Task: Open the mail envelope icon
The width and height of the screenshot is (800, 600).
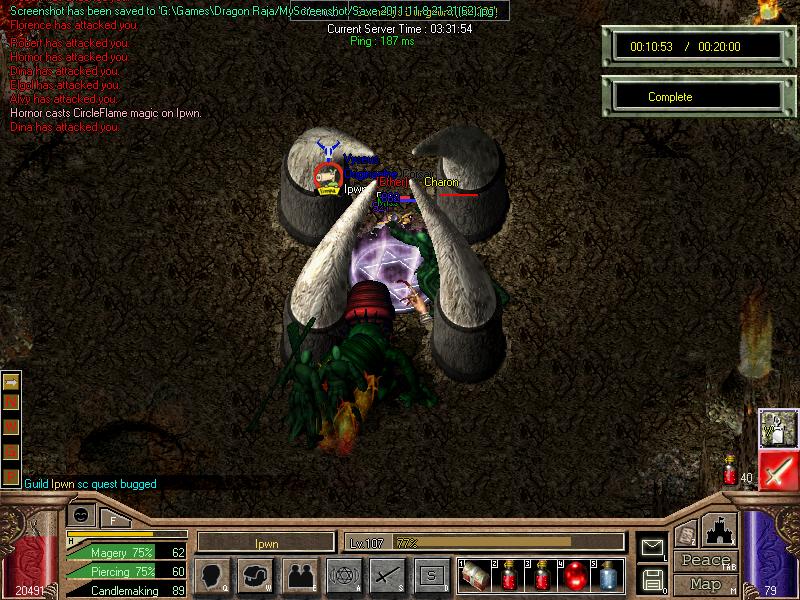Action: click(x=652, y=547)
